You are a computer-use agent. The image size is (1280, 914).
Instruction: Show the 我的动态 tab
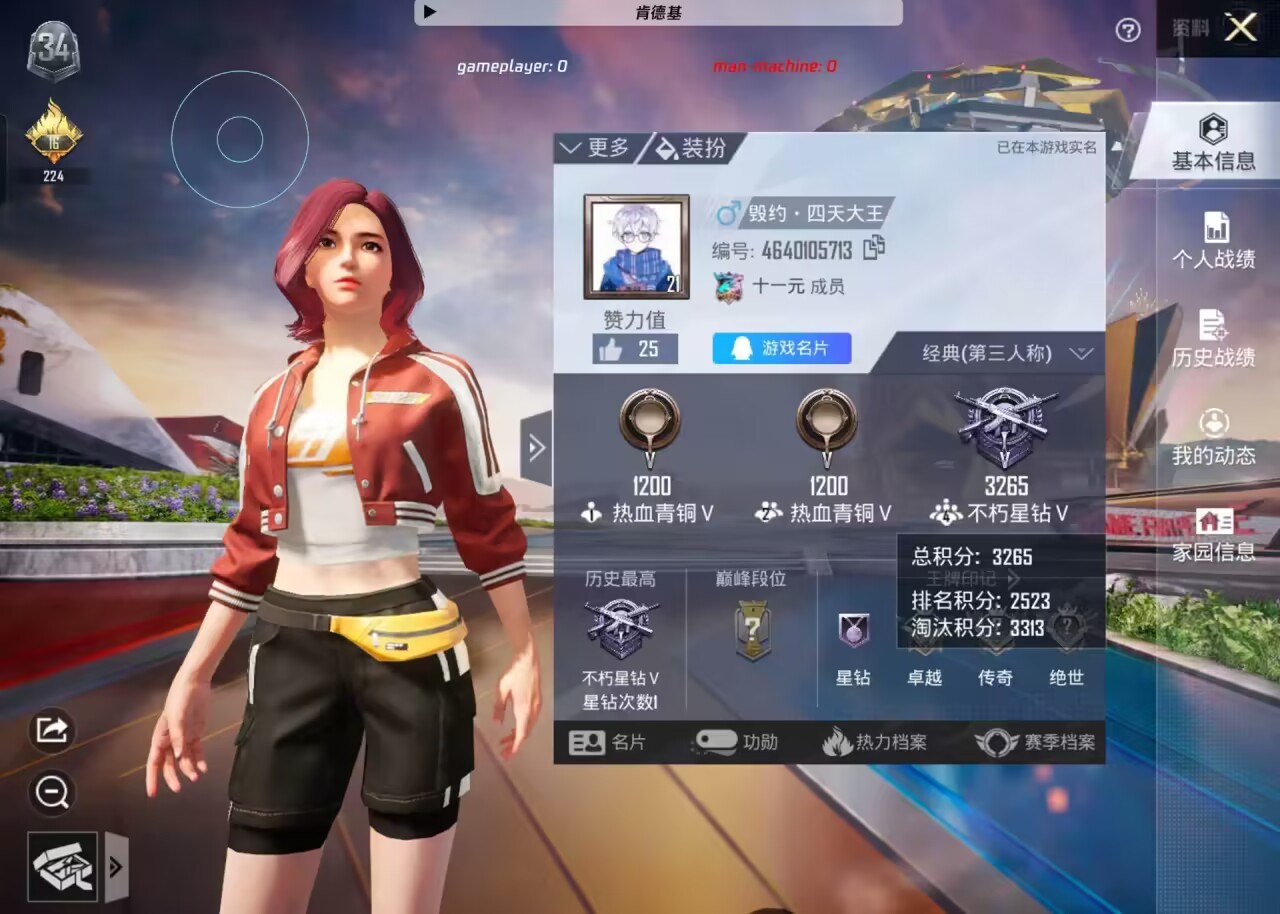coord(1213,437)
